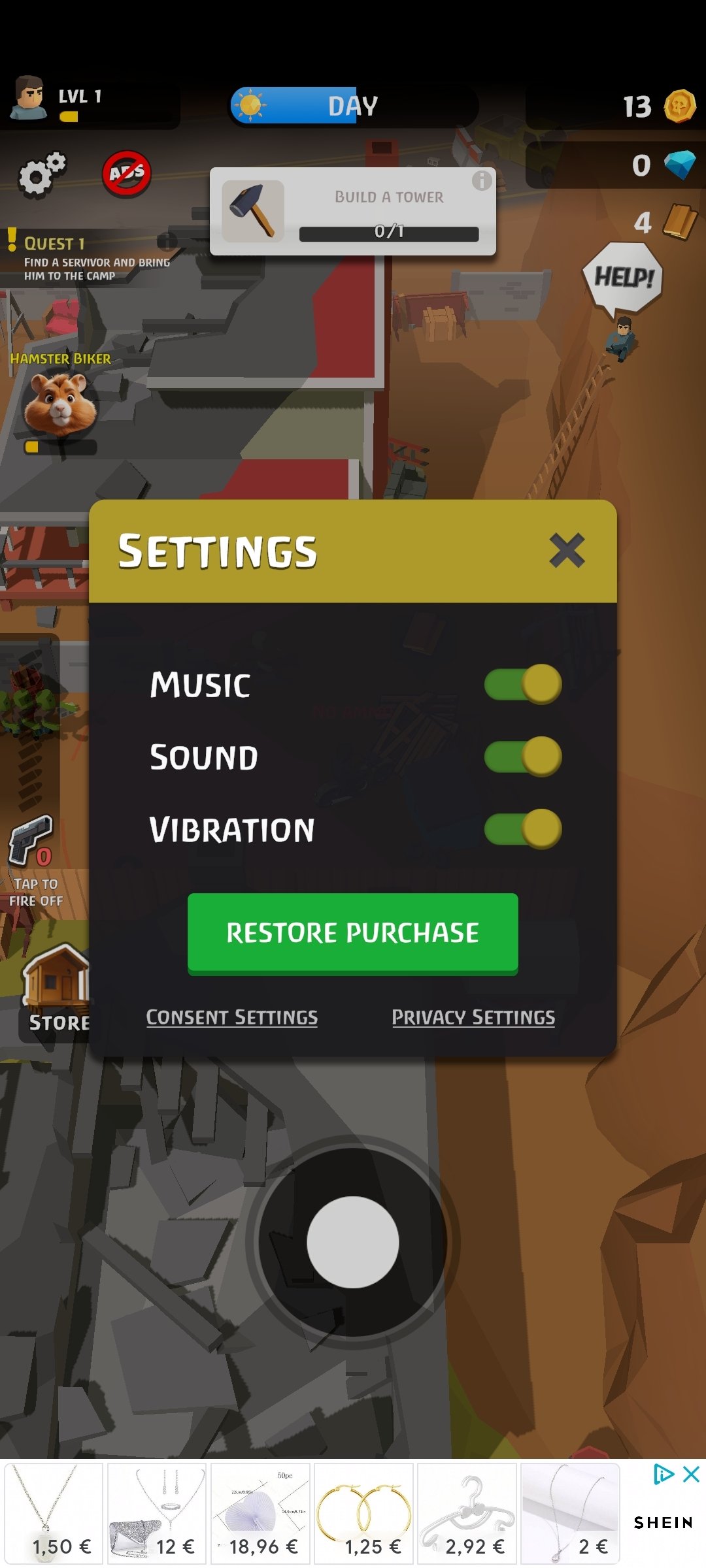The image size is (706, 1568).
Task: Toggle the Sound switch
Action: pyautogui.click(x=522, y=757)
